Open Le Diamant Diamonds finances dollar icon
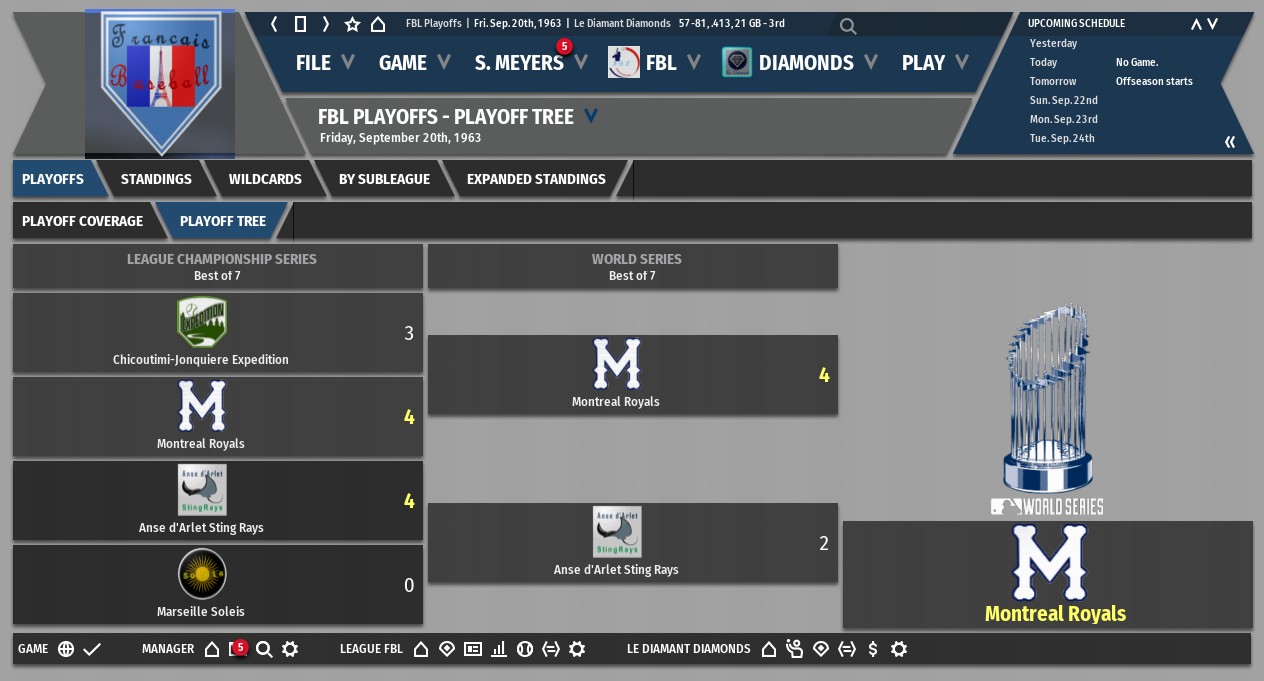Screen dimensions: 1264x681 [x=873, y=649]
